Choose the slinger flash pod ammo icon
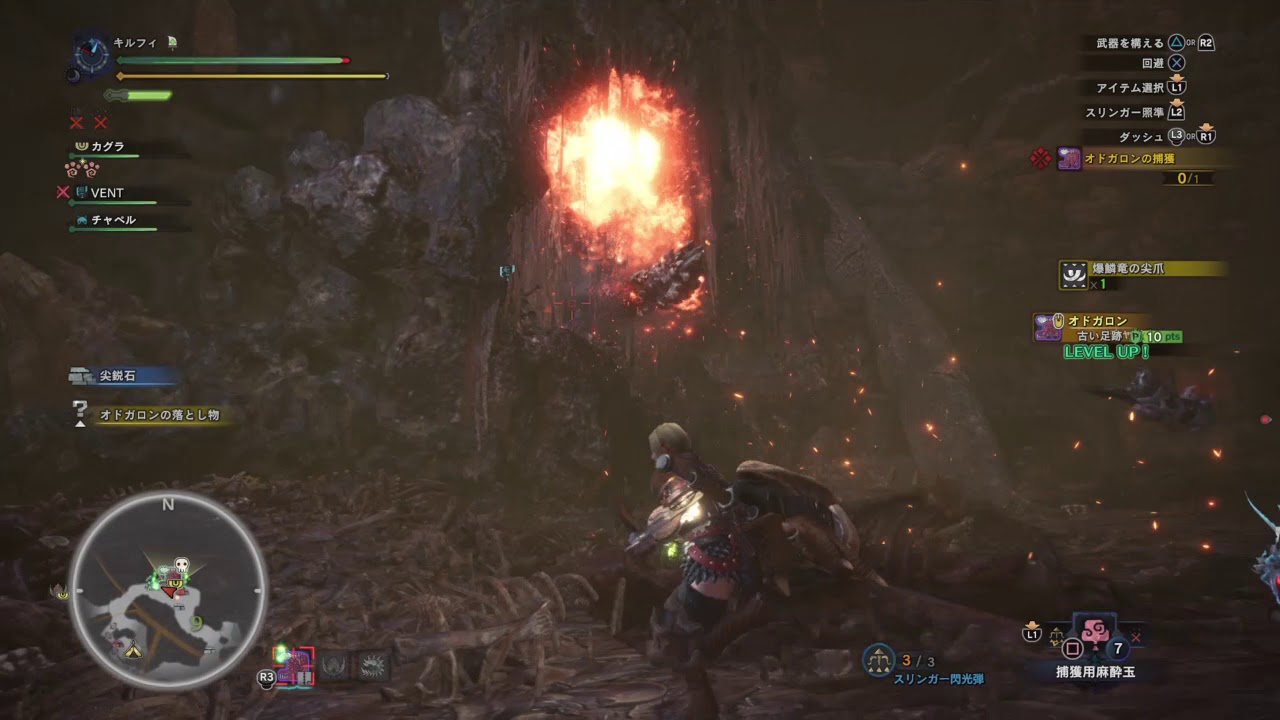The height and width of the screenshot is (720, 1280). (878, 658)
